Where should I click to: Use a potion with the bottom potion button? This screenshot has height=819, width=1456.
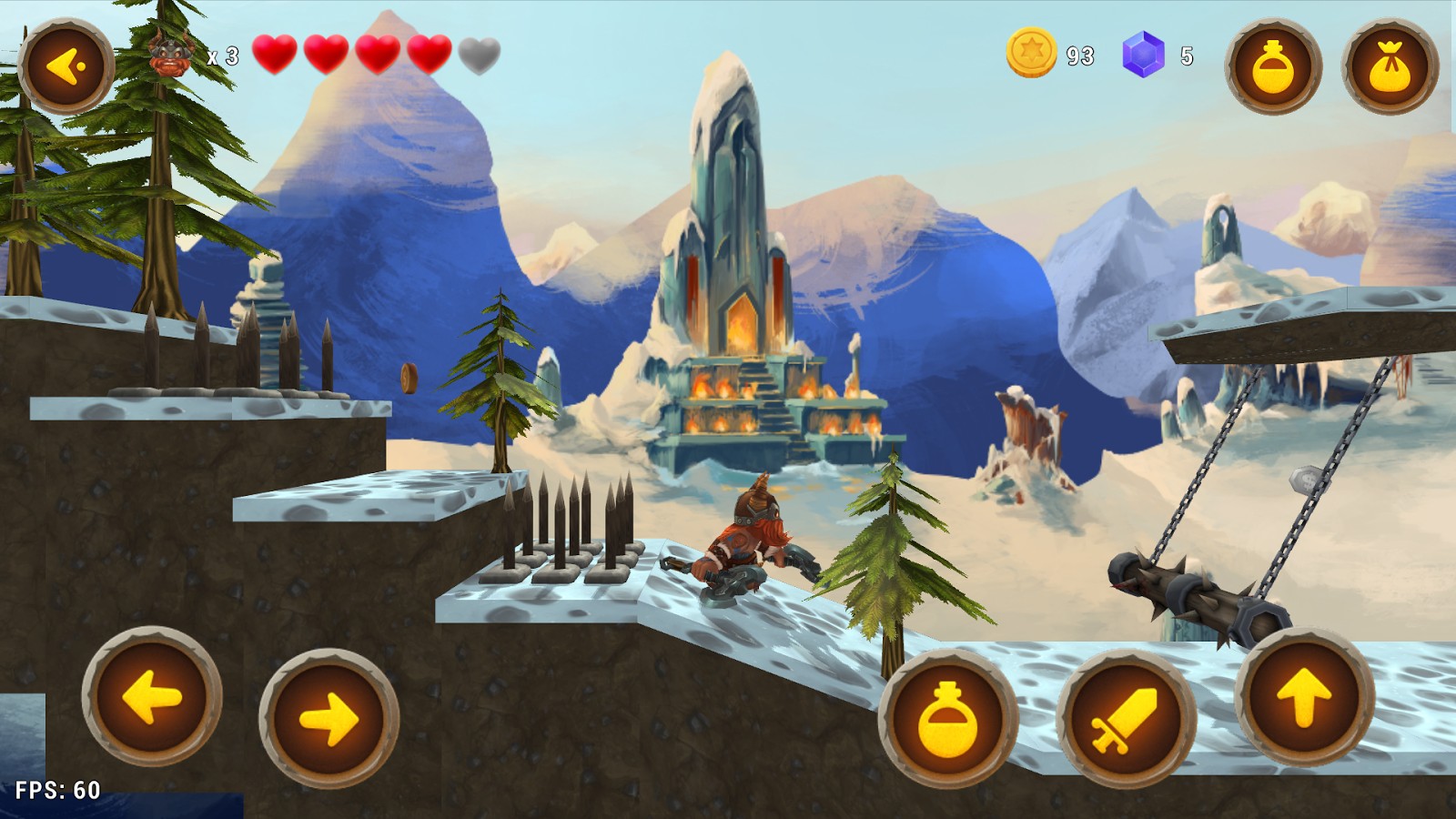pos(947,718)
